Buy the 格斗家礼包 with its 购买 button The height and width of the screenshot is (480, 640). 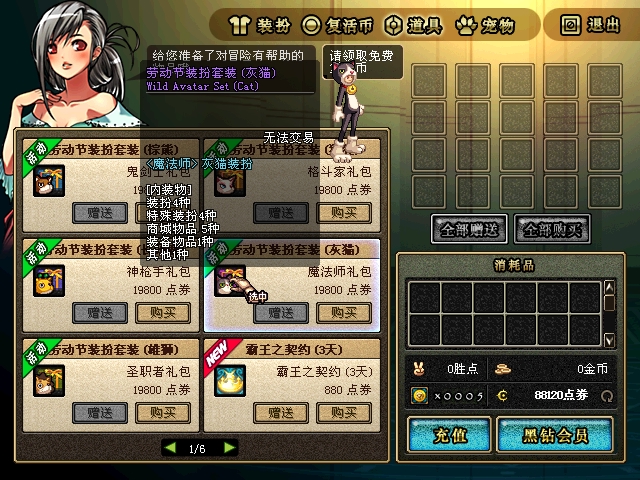click(344, 212)
